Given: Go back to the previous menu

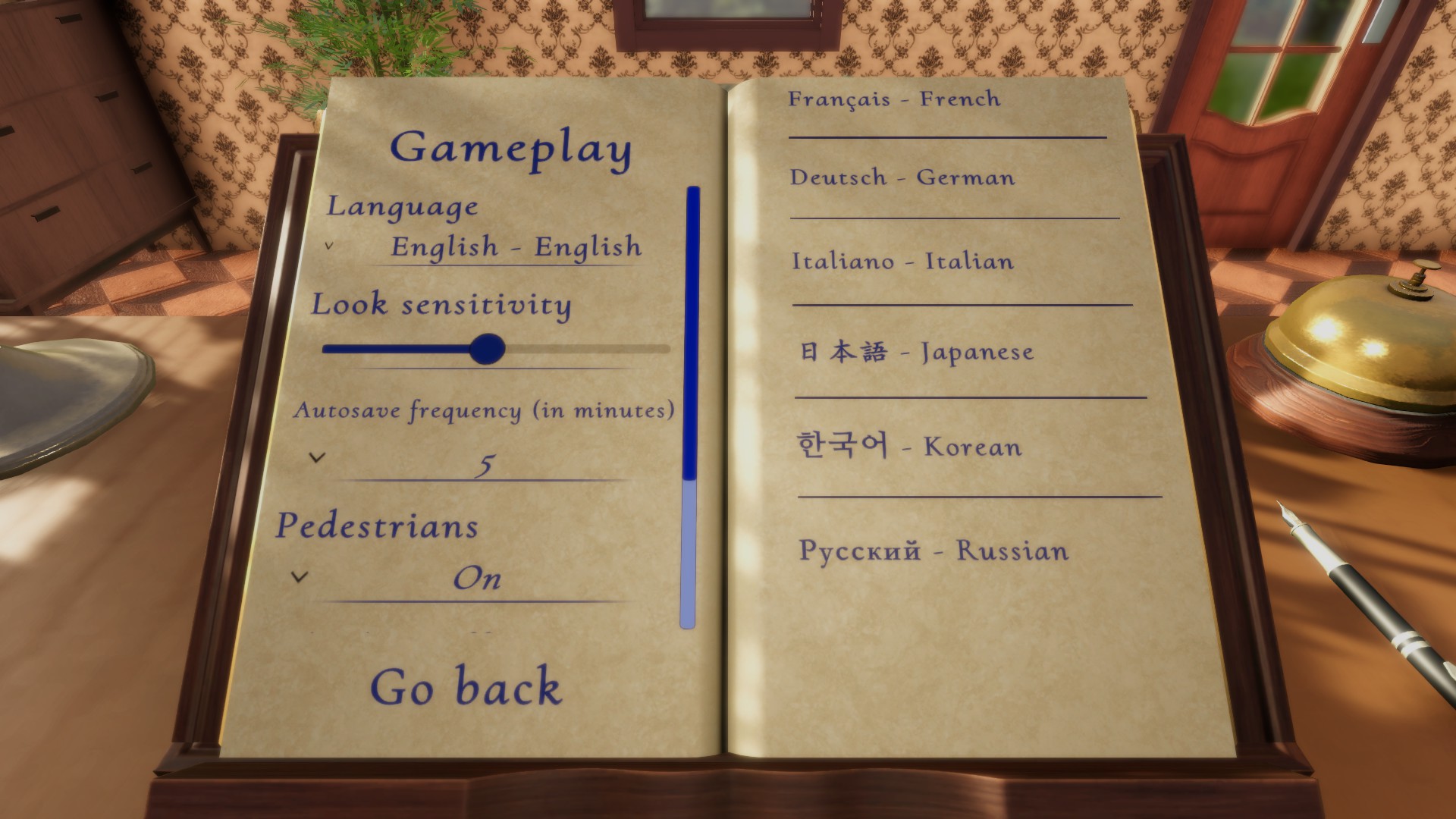Looking at the screenshot, I should [466, 687].
